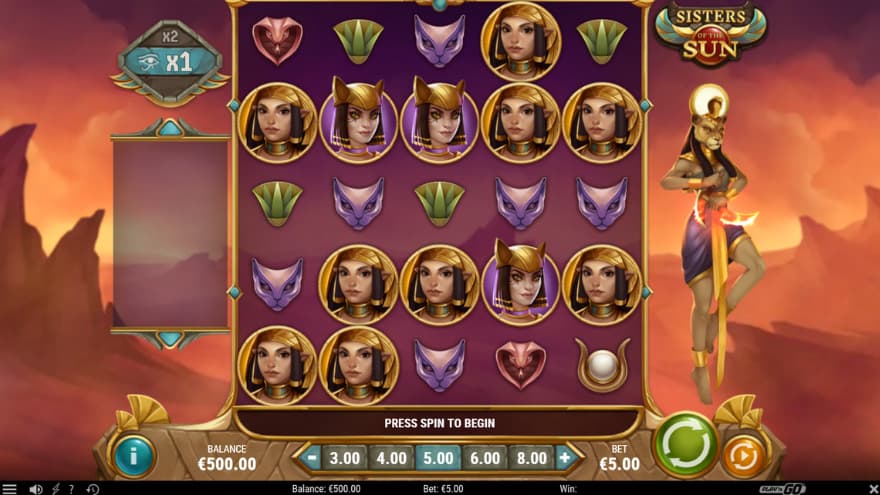Open game history with the clock icon
The width and height of the screenshot is (880, 495).
[93, 489]
